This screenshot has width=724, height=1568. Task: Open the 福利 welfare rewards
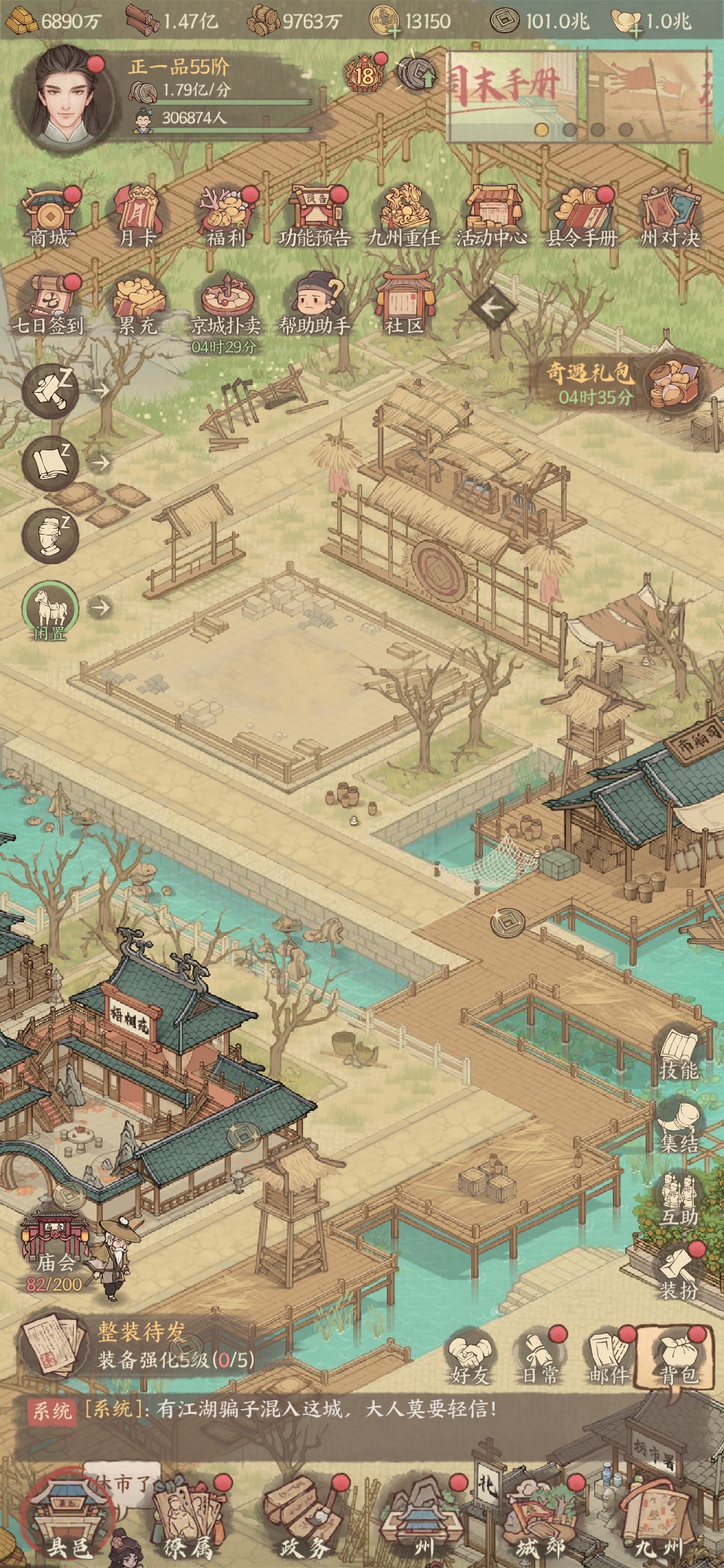pos(226,216)
